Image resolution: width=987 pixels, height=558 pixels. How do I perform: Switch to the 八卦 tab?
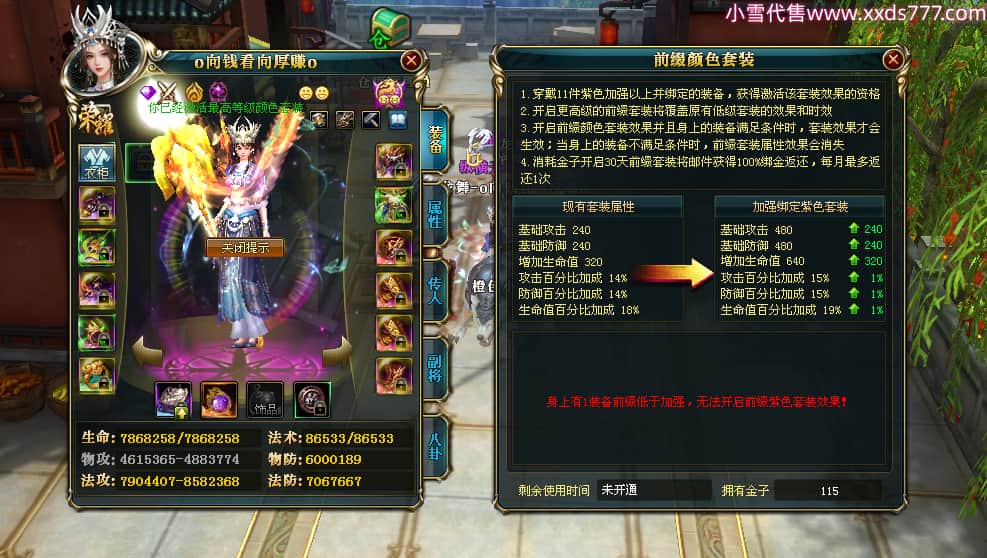435,445
